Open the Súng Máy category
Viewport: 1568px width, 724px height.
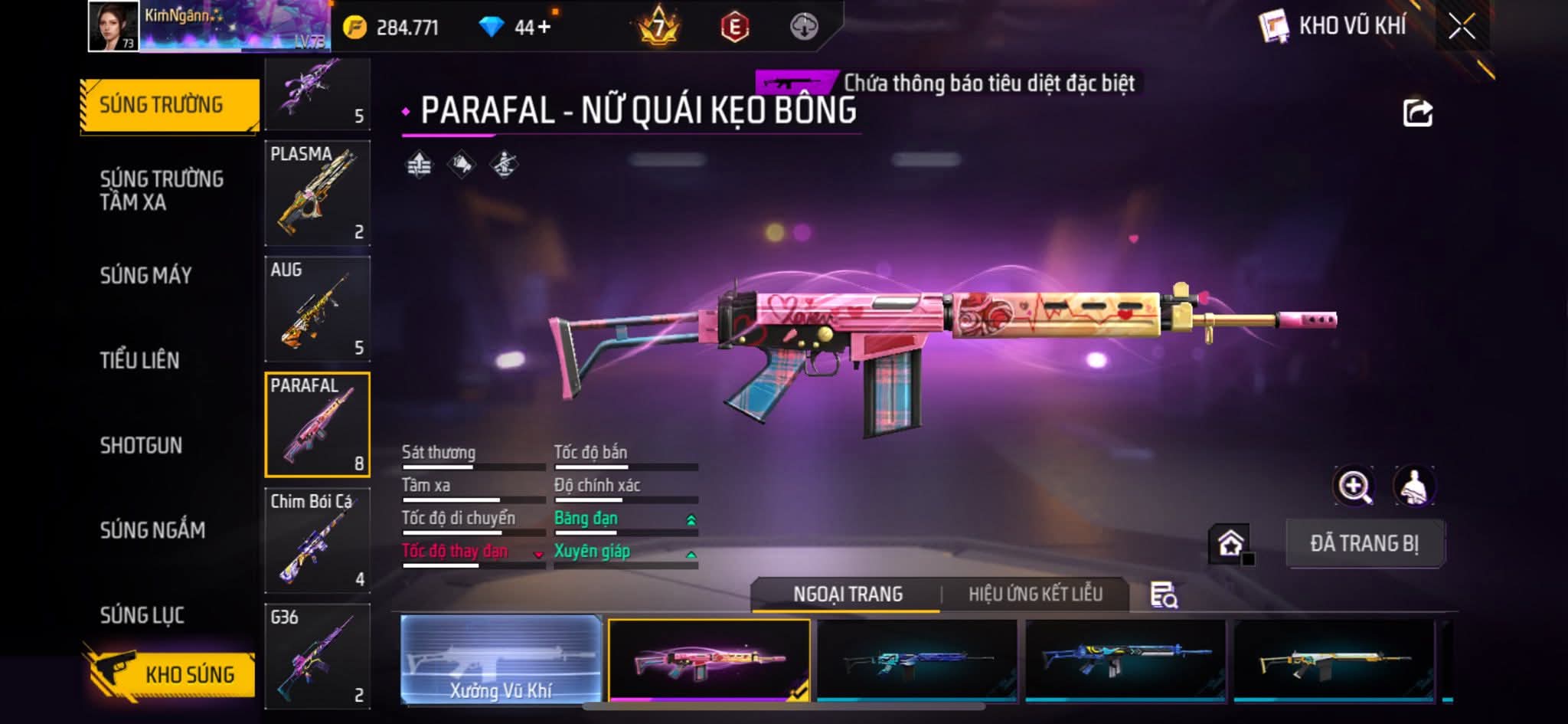coord(145,275)
